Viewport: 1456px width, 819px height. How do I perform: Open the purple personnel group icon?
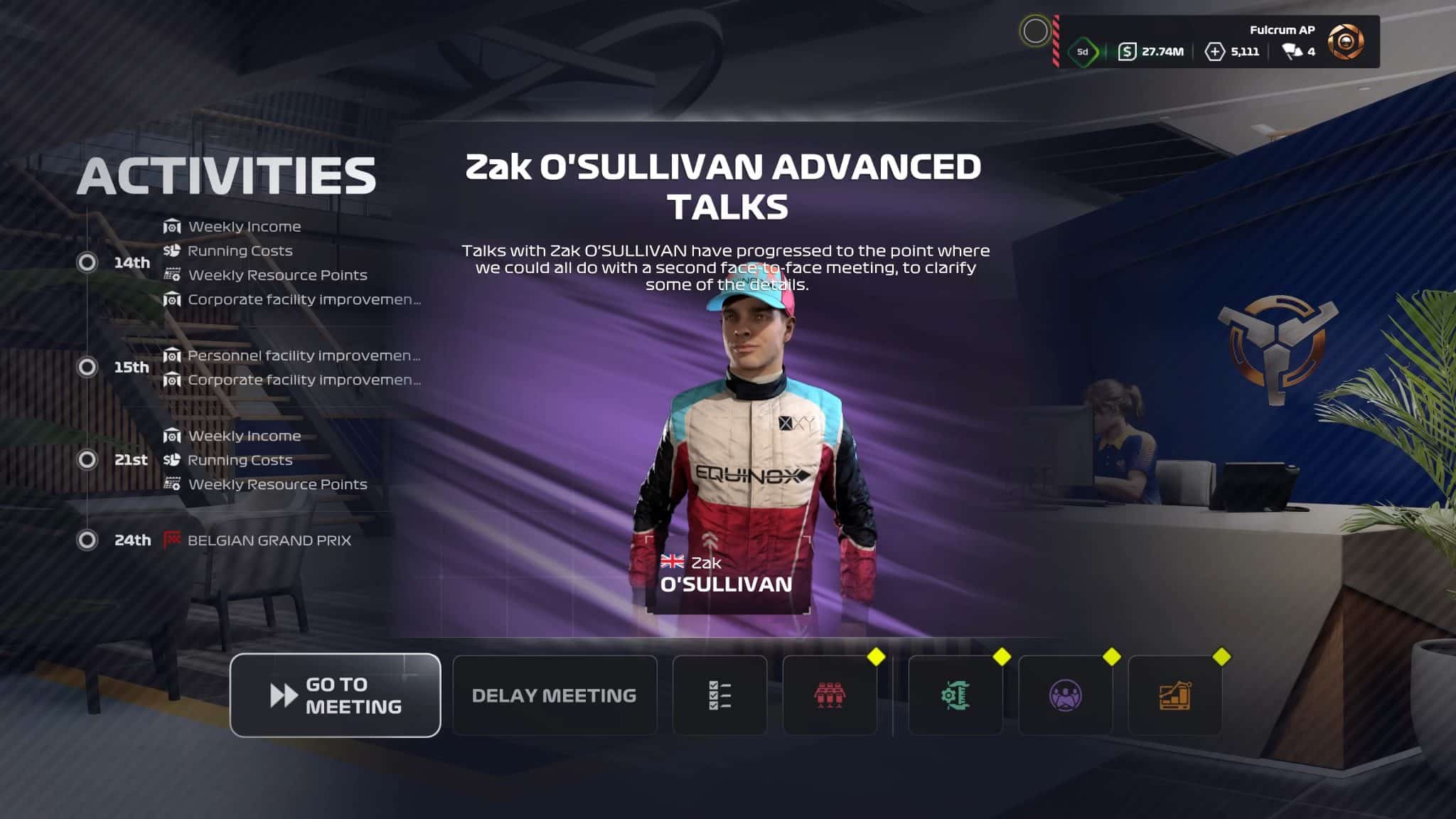1065,695
